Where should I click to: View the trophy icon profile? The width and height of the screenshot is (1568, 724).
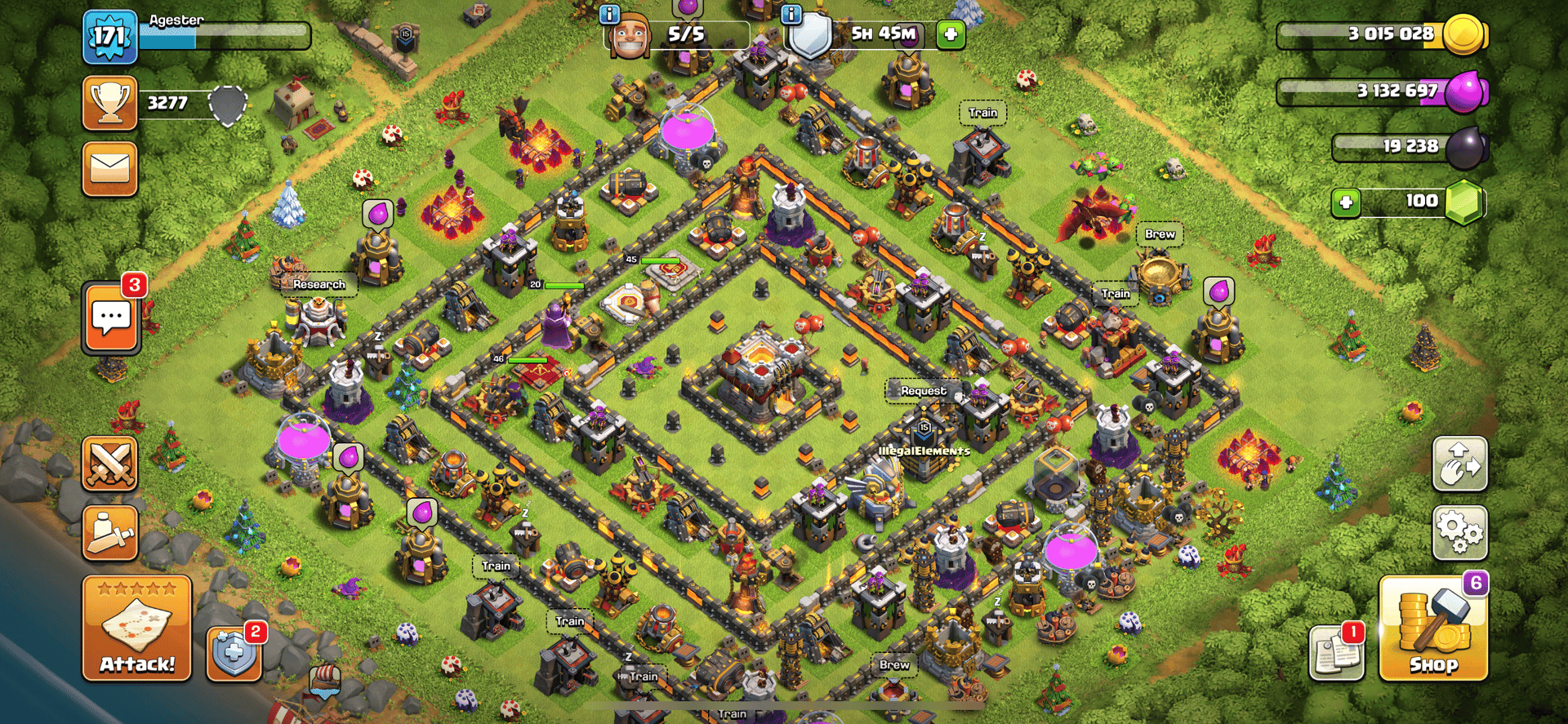point(109,104)
